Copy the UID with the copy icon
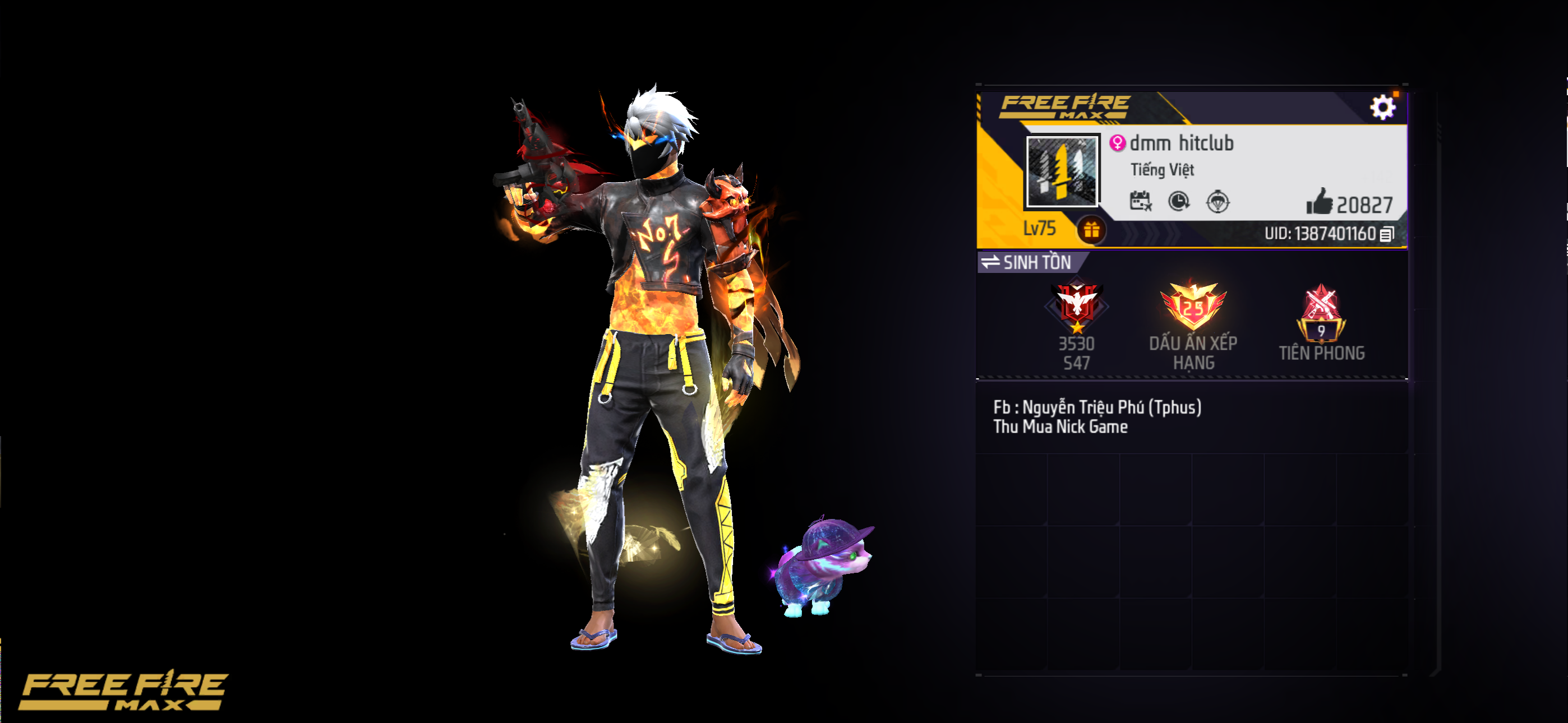Viewport: 1568px width, 723px height. click(1387, 234)
